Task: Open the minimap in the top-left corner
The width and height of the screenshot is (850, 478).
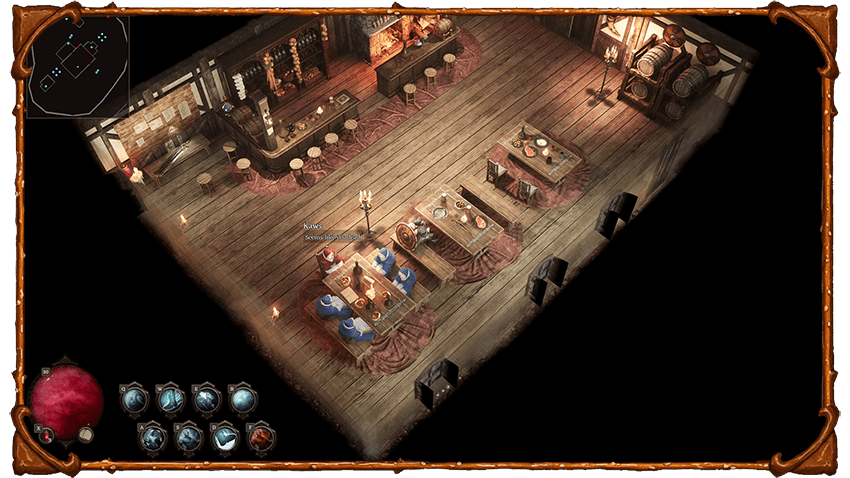Action: coord(77,65)
